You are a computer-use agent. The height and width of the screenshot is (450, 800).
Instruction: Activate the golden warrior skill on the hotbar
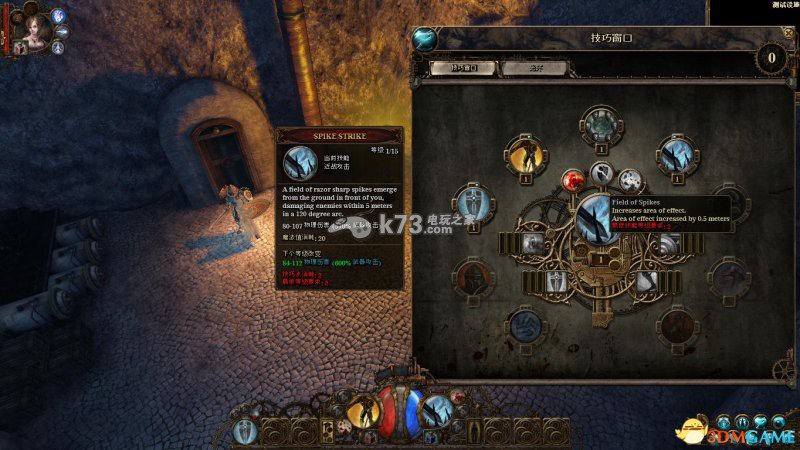pyautogui.click(x=362, y=410)
